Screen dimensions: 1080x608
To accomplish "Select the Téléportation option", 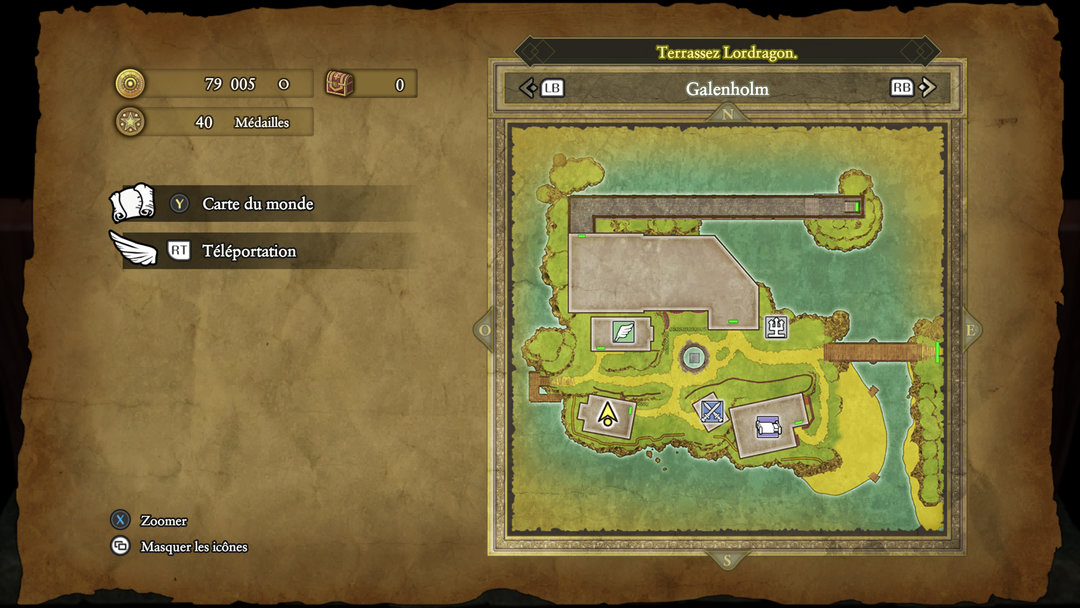I will coord(249,251).
